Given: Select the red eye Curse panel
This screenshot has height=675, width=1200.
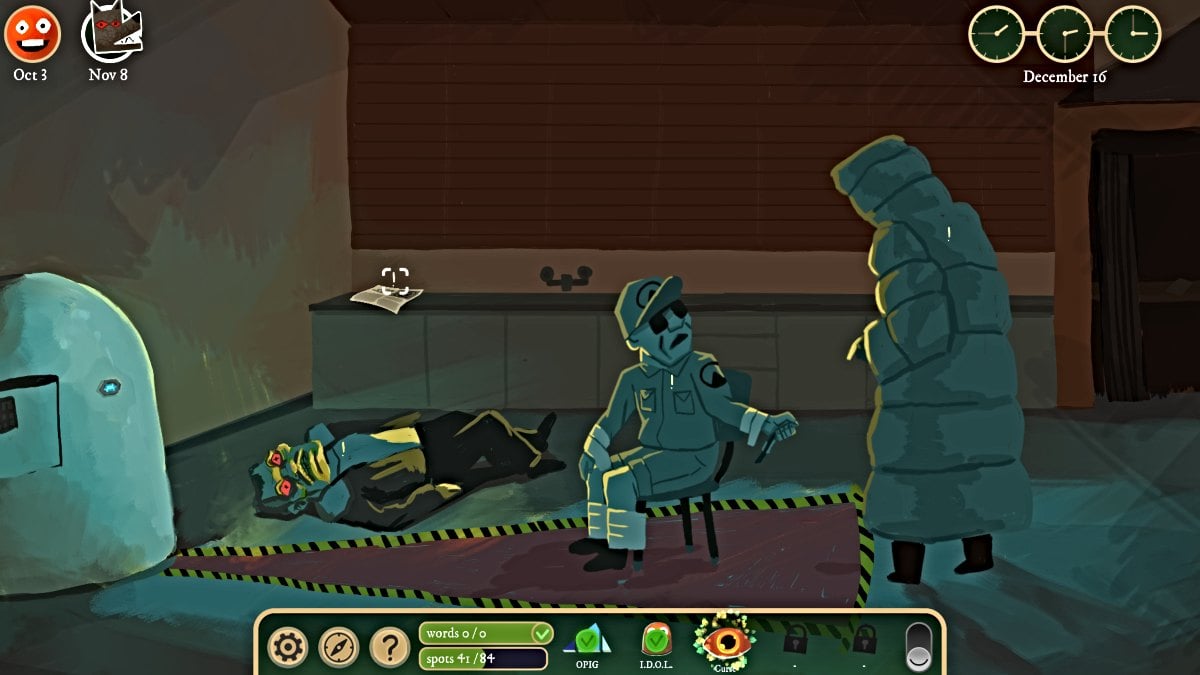Looking at the screenshot, I should 724,641.
